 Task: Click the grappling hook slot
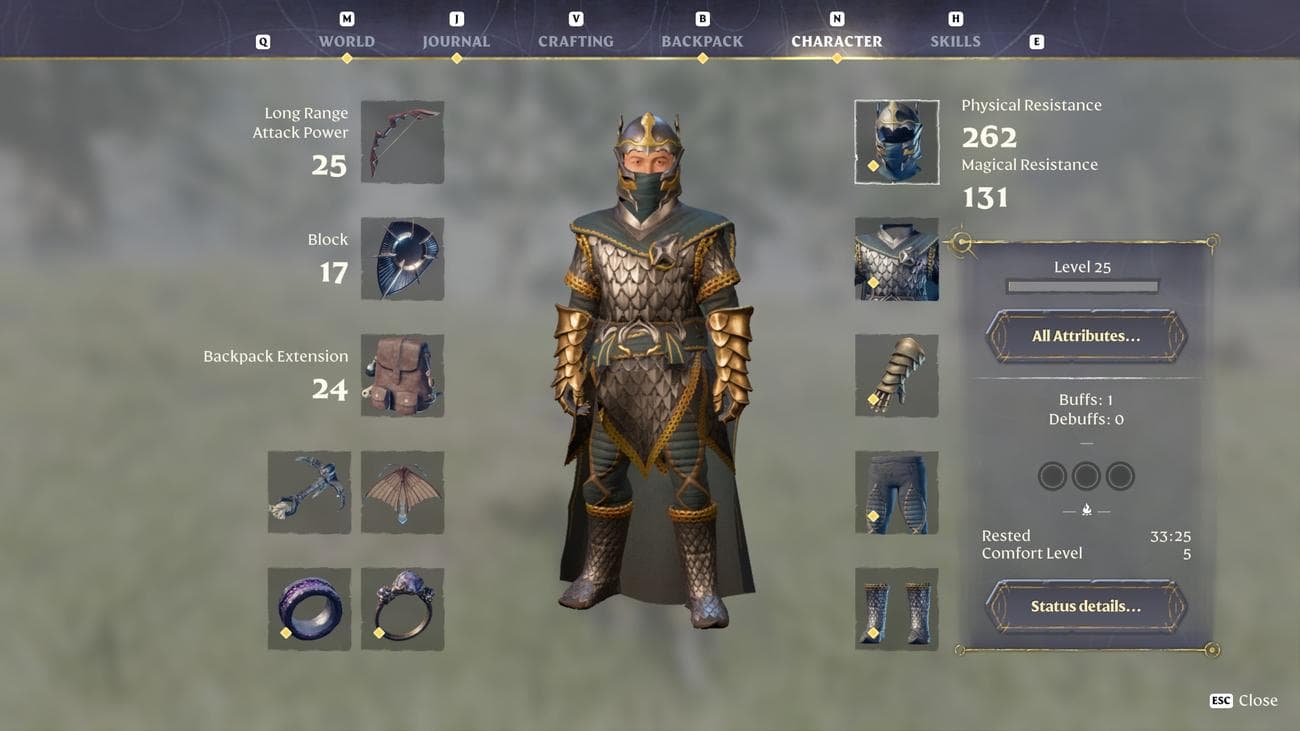(309, 492)
